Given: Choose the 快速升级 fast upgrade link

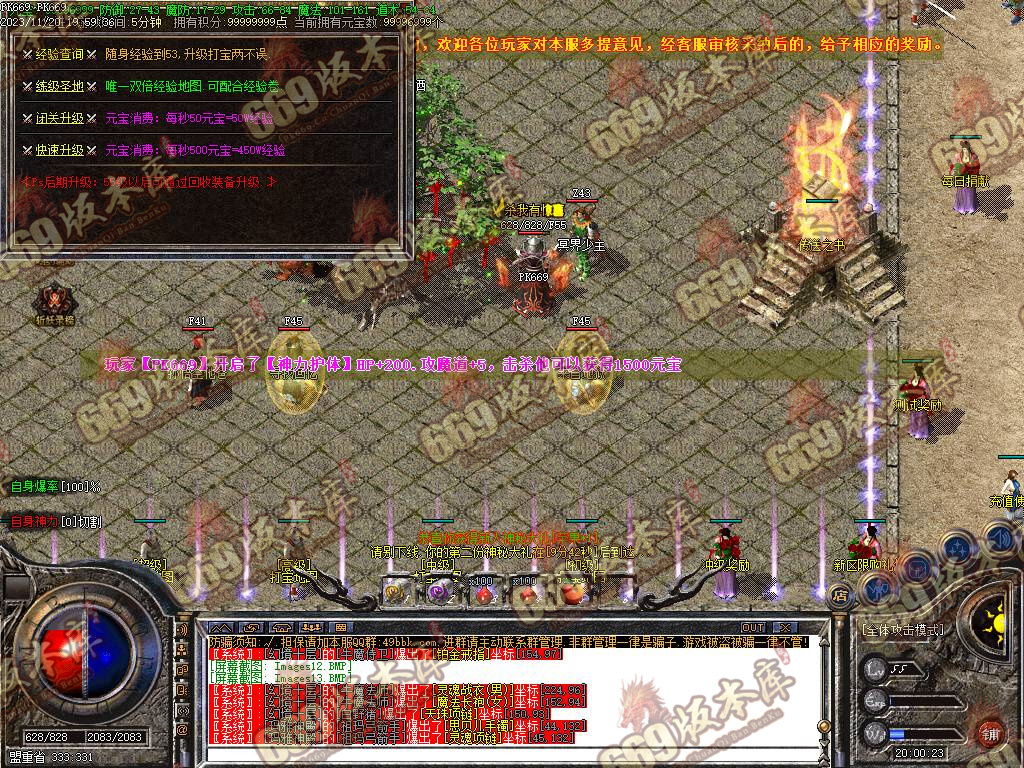Looking at the screenshot, I should (x=59, y=150).
